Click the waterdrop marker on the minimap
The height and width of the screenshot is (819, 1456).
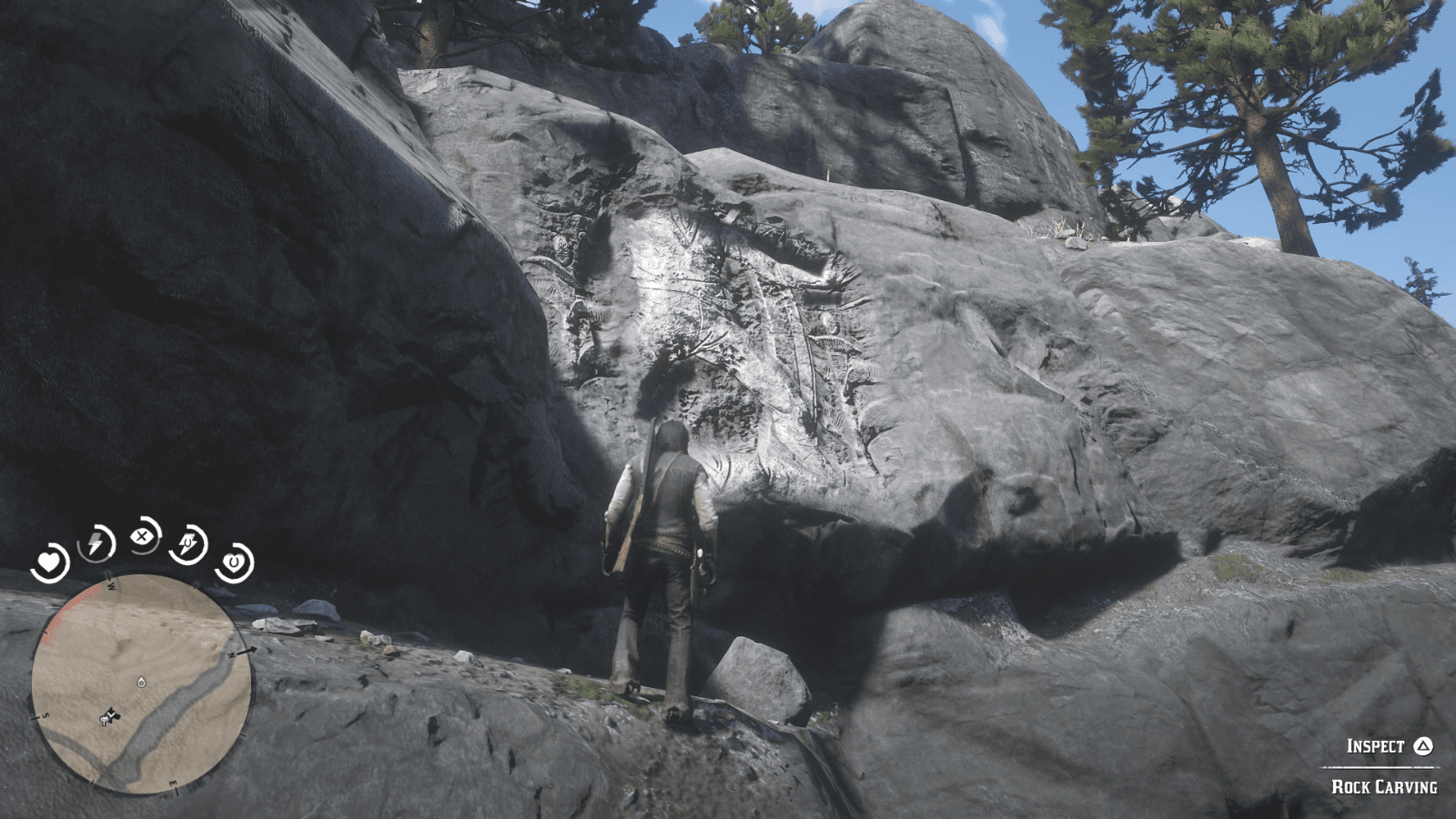[x=141, y=682]
